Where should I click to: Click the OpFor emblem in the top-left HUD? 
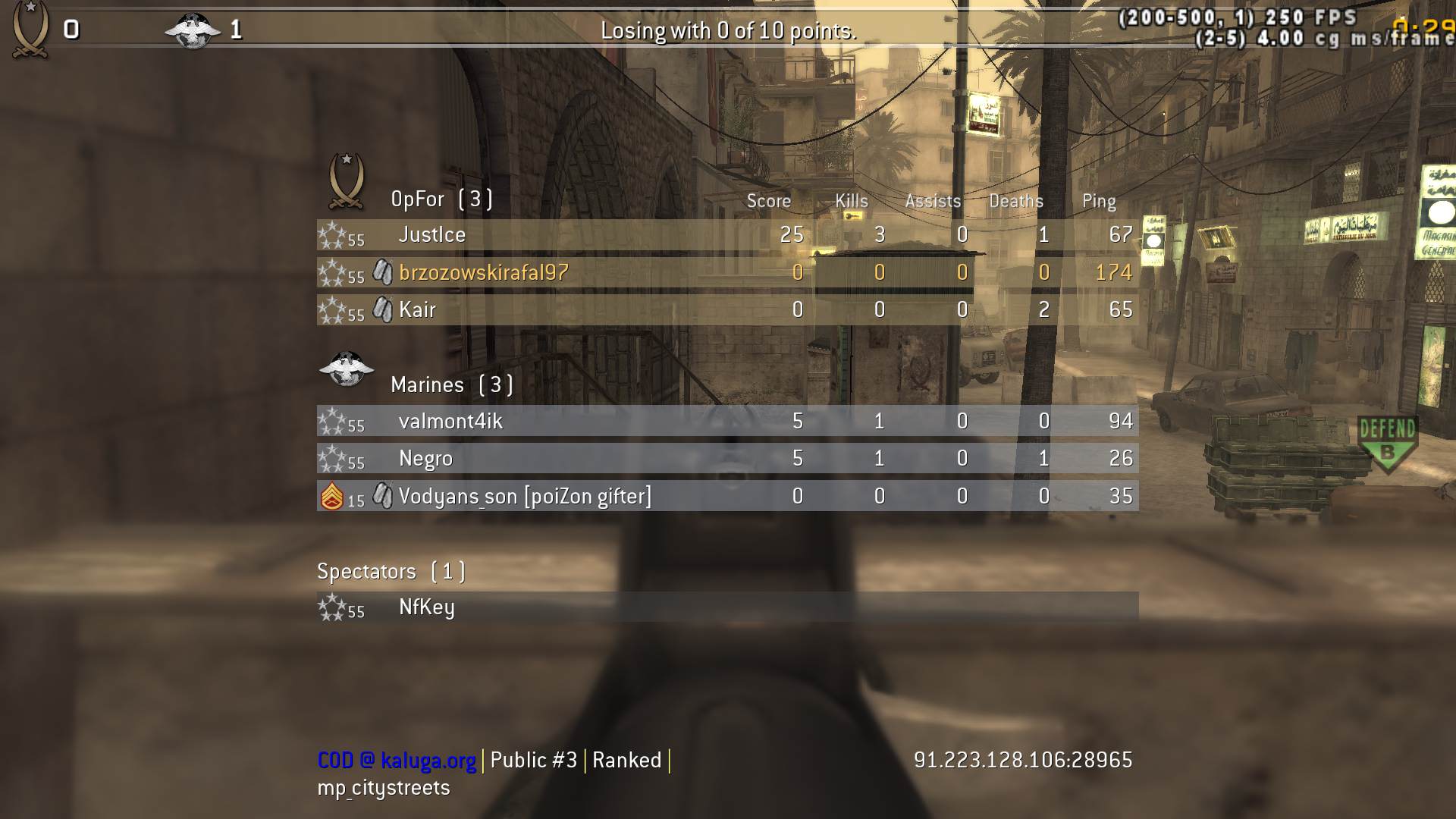coord(30,27)
